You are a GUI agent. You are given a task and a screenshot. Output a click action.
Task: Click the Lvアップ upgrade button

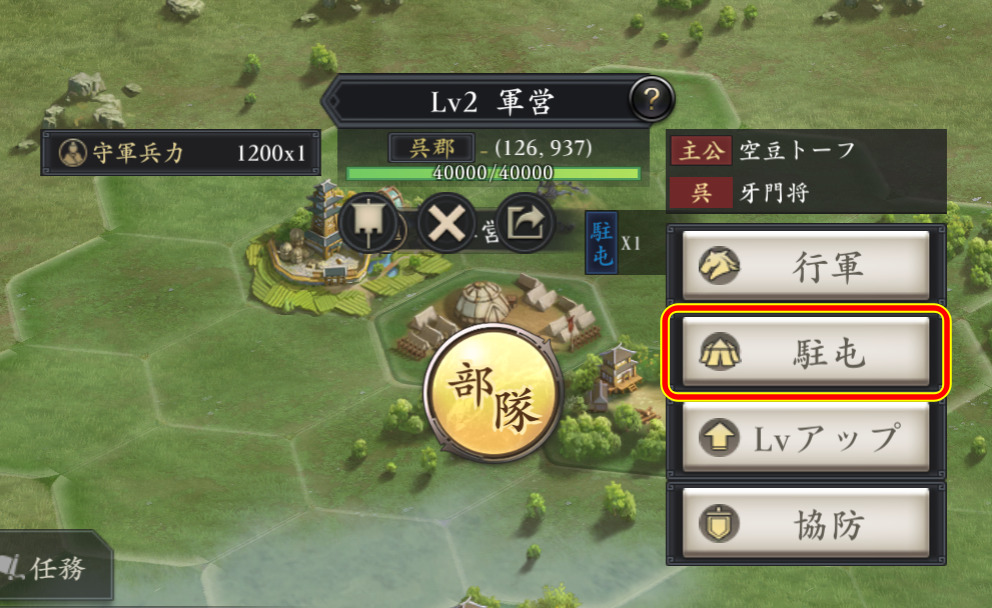point(806,438)
